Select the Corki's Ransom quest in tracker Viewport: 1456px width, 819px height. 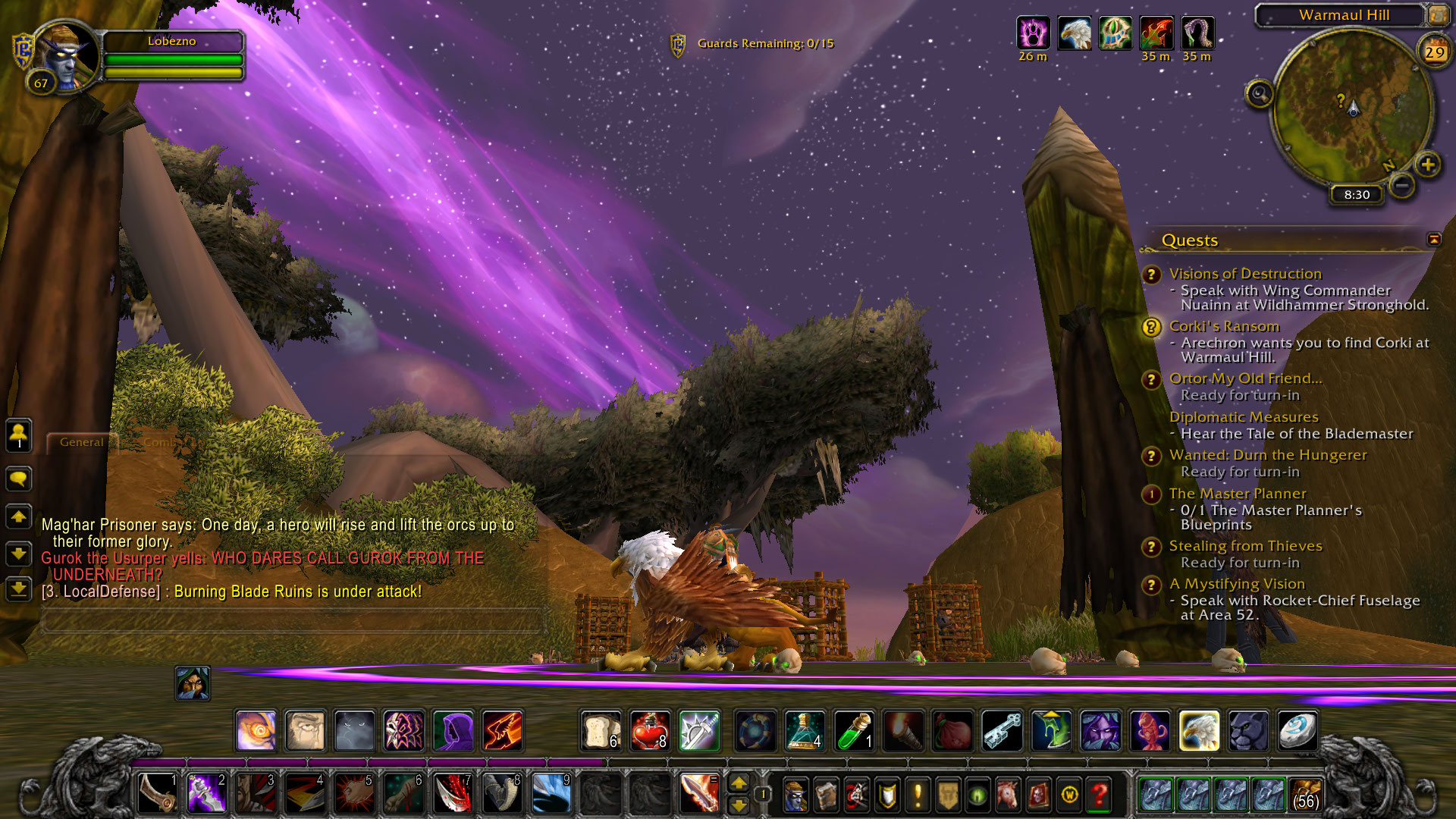tap(1224, 326)
